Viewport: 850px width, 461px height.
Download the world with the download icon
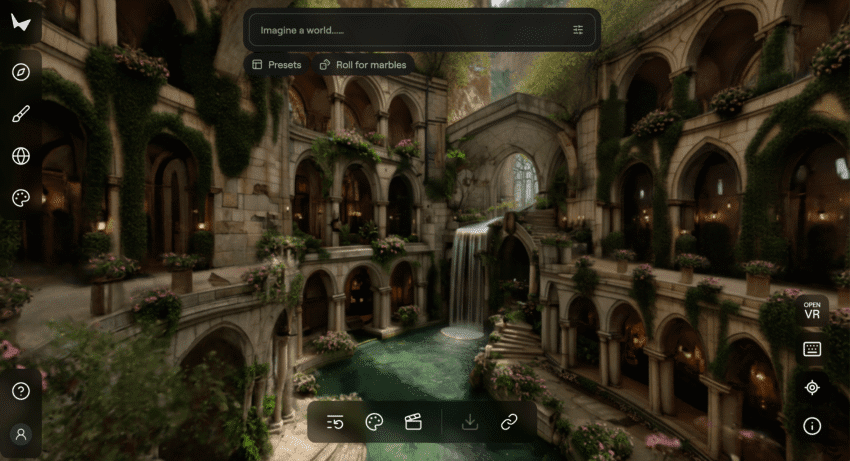coord(470,422)
